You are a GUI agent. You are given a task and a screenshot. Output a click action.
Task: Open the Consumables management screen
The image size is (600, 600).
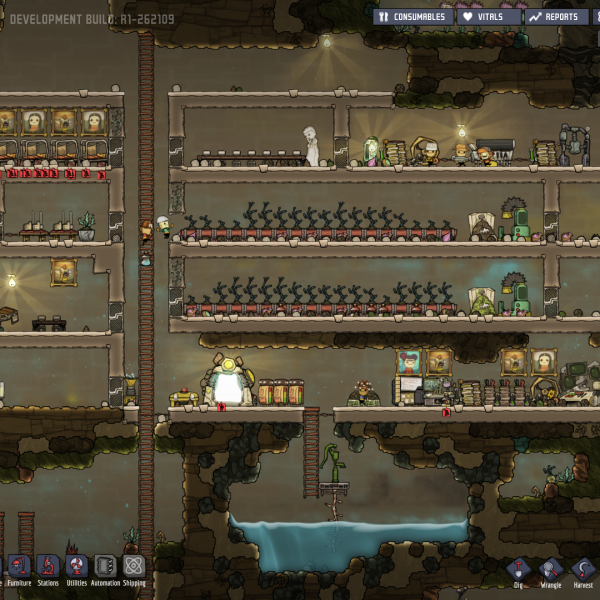(x=414, y=17)
